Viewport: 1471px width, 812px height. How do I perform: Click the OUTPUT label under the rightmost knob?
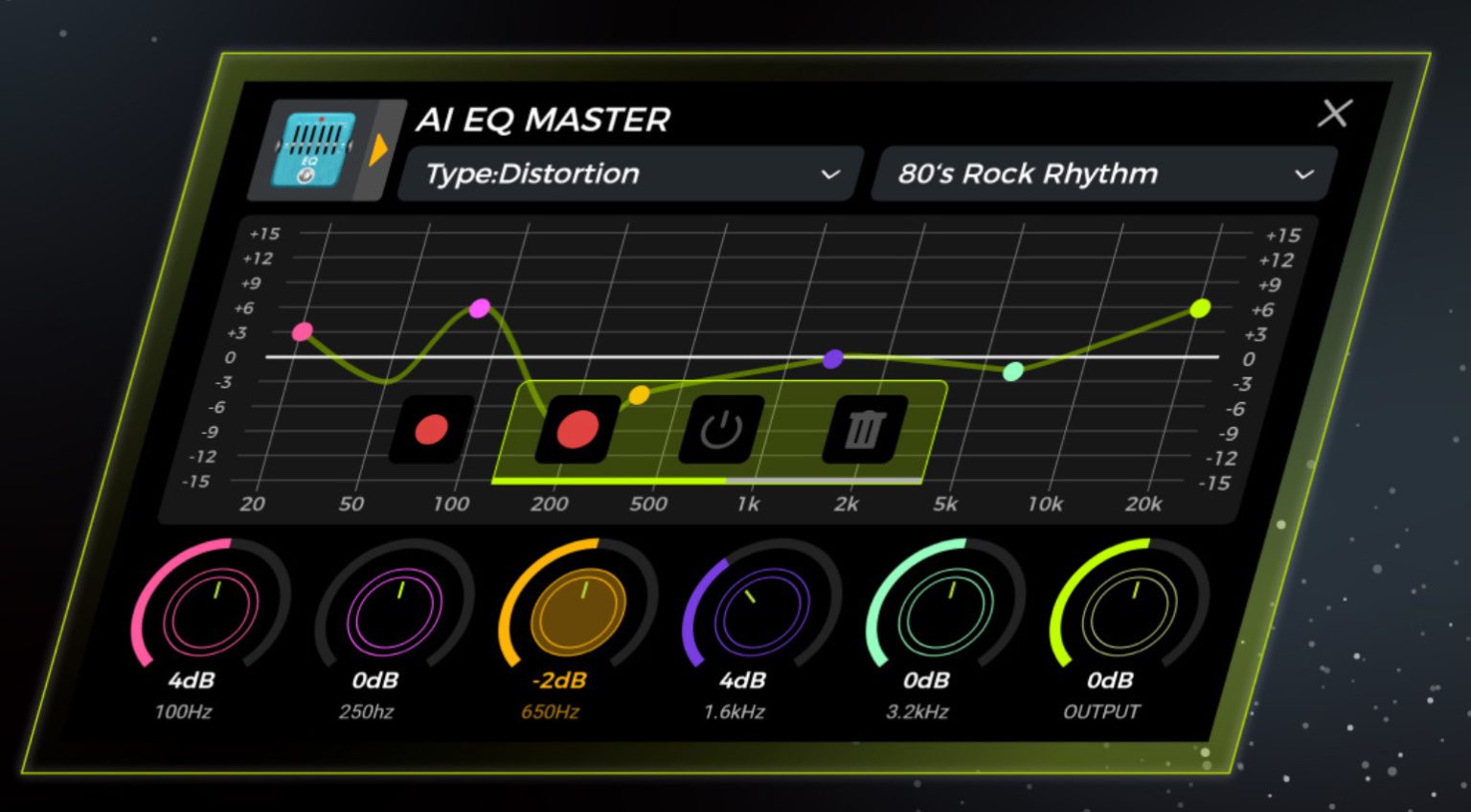[x=1099, y=711]
